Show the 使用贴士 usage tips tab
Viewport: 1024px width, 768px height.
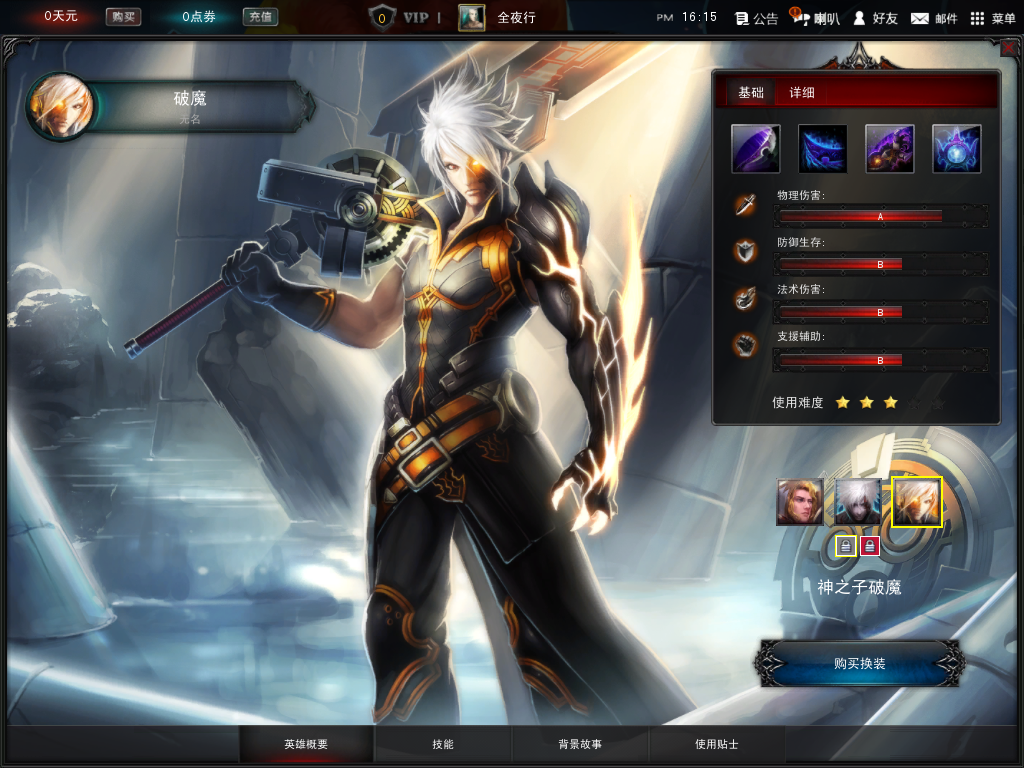point(717,745)
